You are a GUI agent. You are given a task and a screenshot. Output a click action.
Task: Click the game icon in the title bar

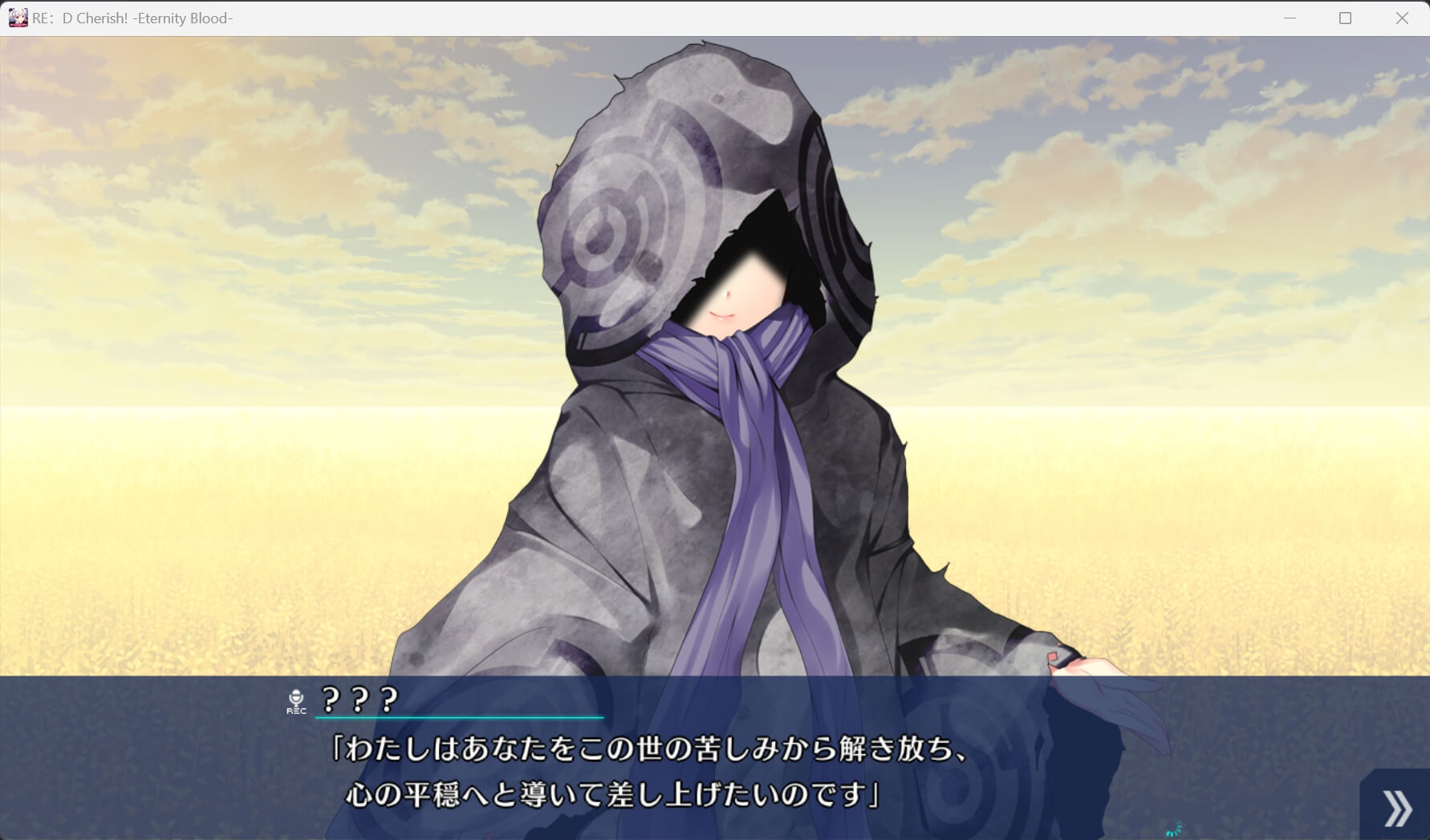tap(17, 17)
